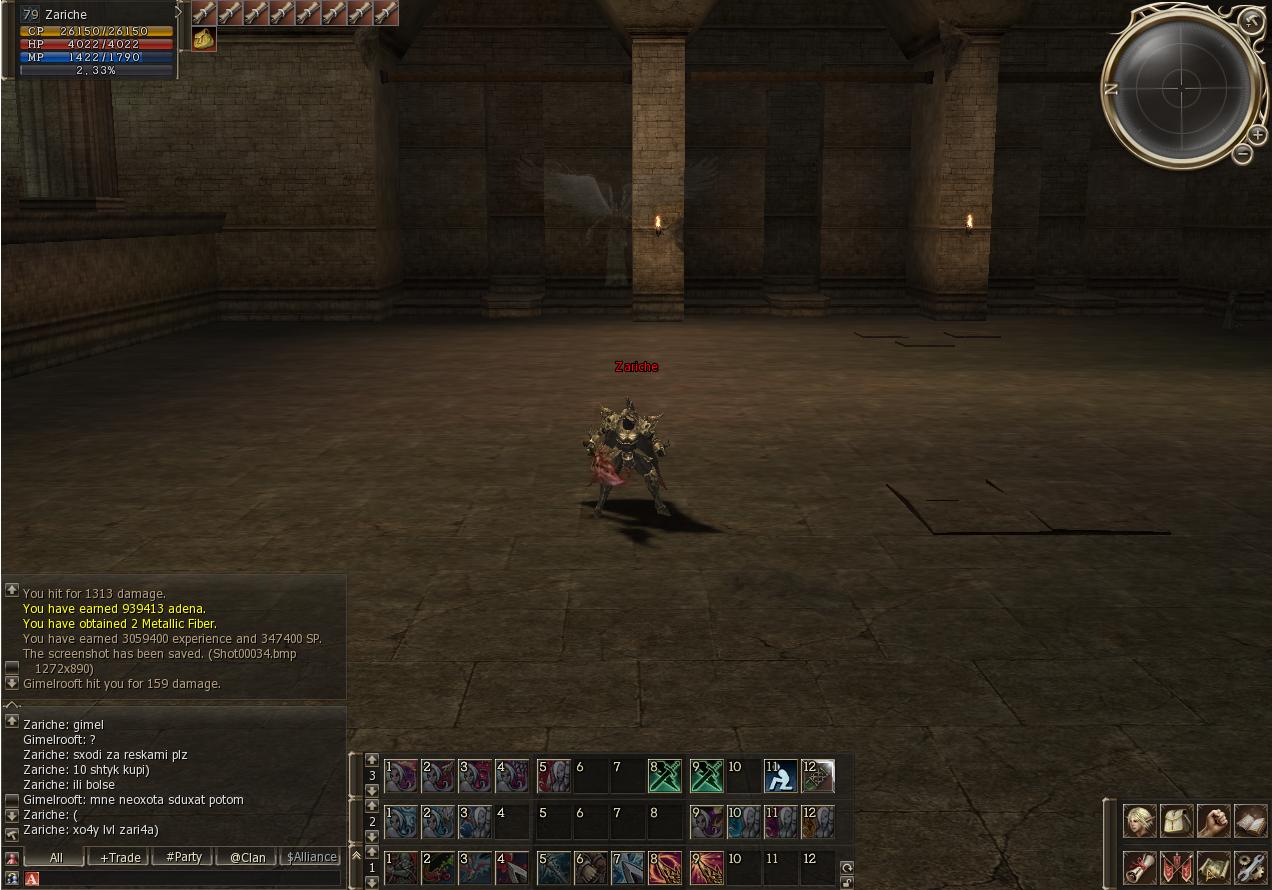Select the @Clan chat tab
The height and width of the screenshot is (890, 1272).
(247, 857)
